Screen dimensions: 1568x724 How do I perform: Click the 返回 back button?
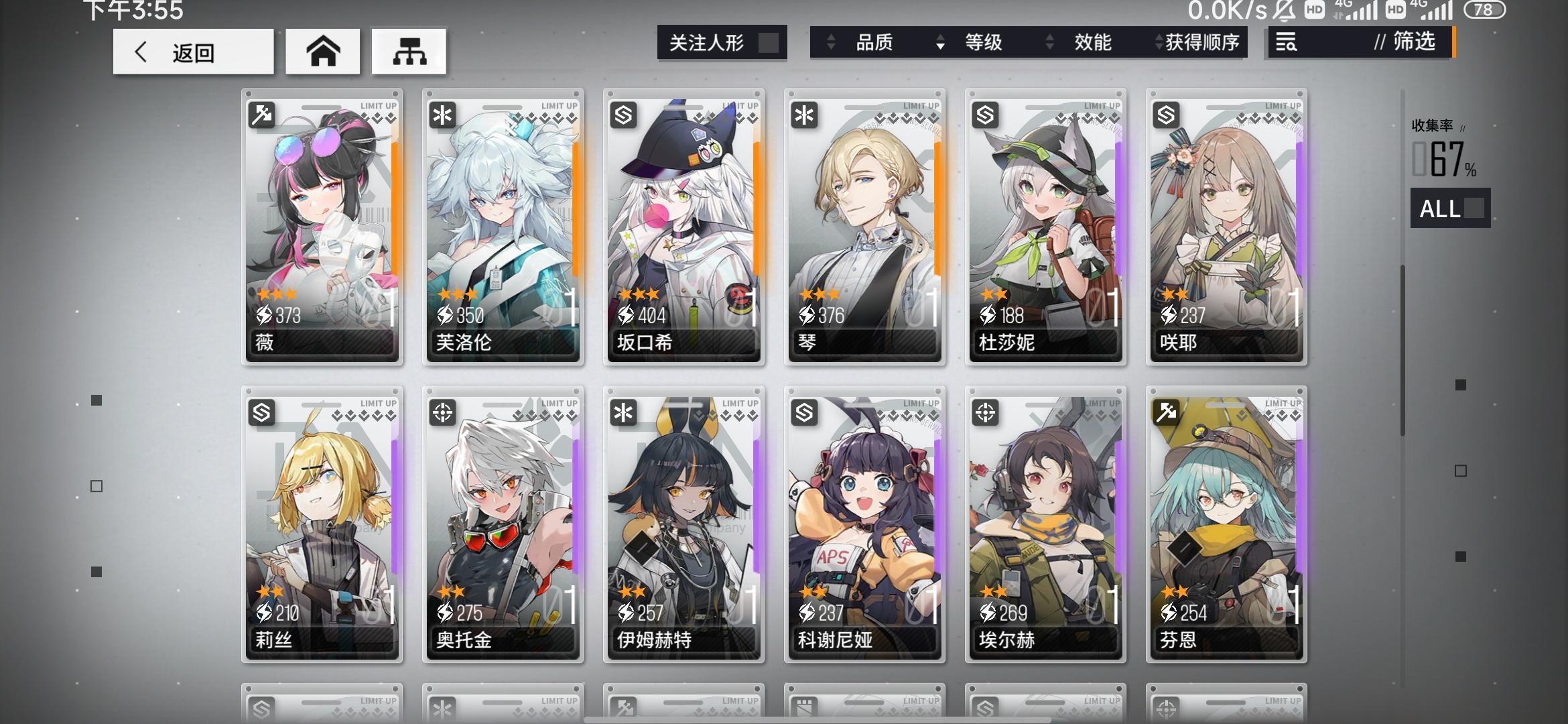[194, 52]
